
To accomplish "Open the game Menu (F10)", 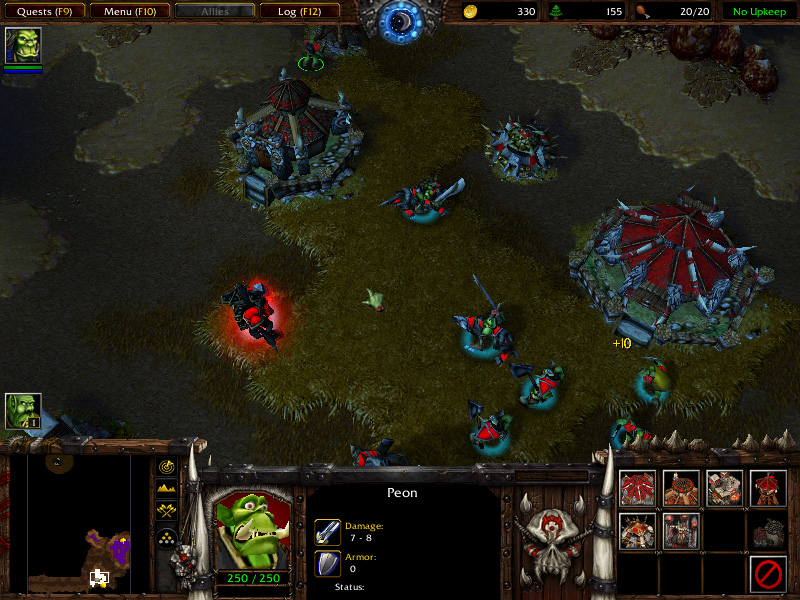I will pos(129,12).
